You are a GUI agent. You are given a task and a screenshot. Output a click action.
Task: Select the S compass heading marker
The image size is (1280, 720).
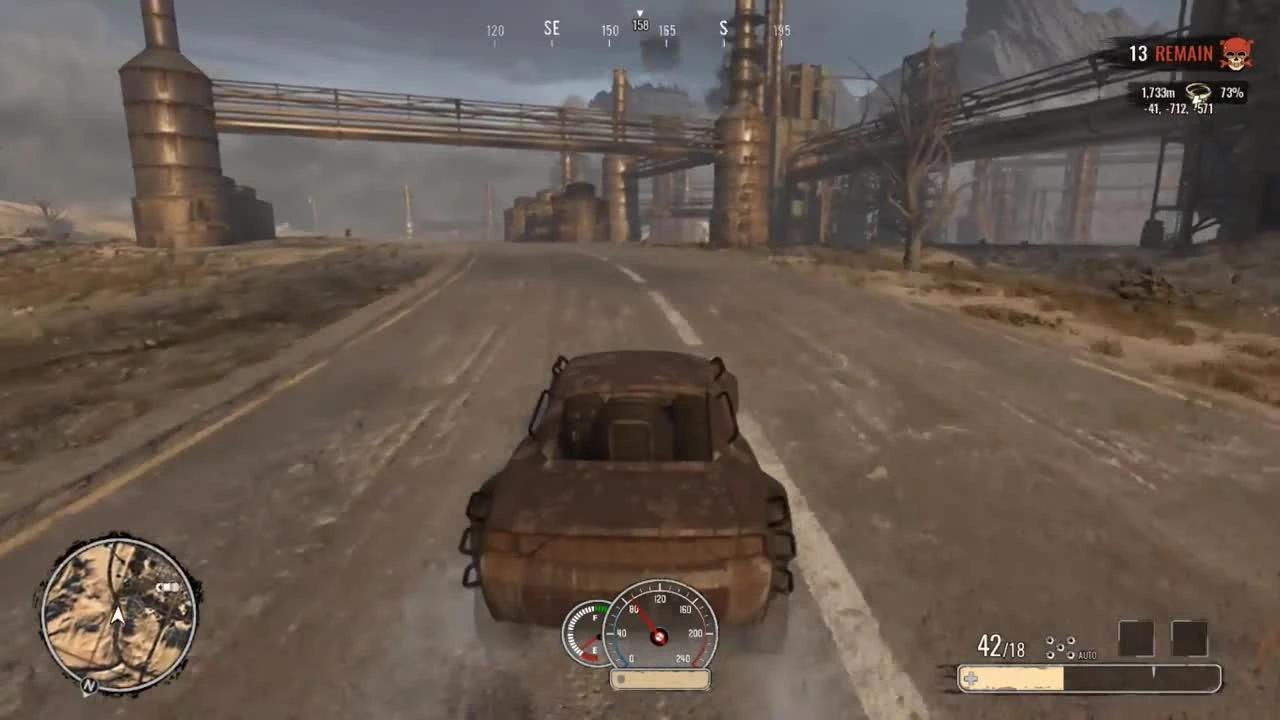pos(723,28)
